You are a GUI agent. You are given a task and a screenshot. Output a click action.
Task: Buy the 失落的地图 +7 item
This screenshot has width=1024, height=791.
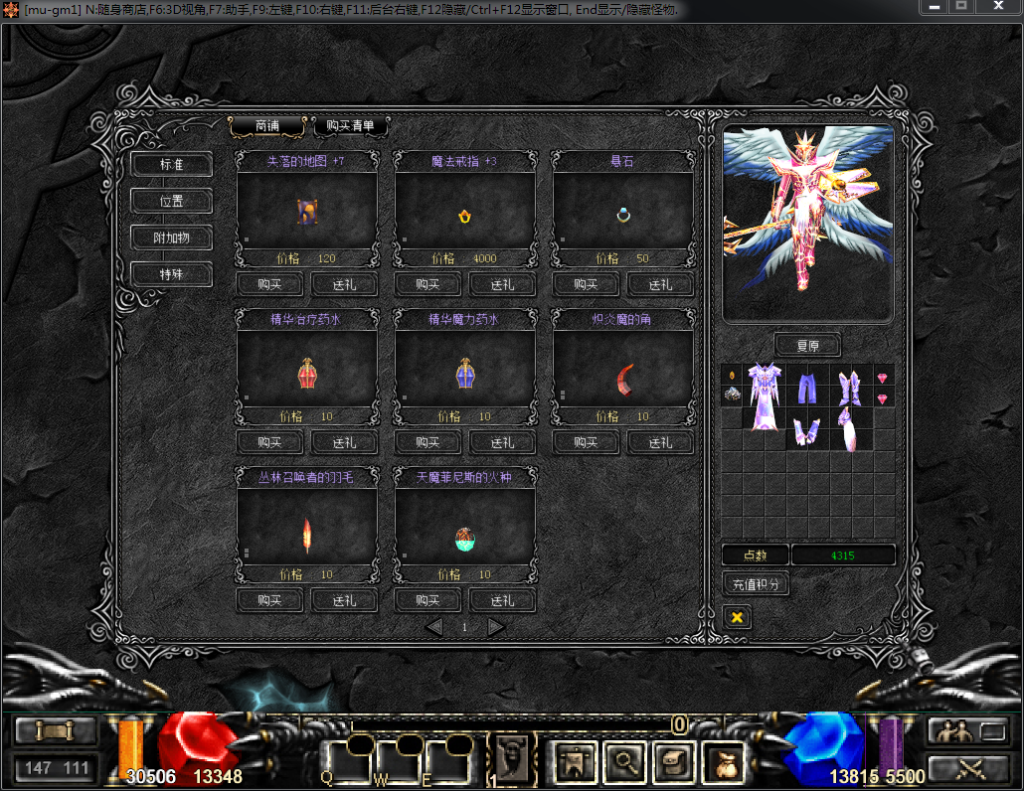(x=270, y=284)
